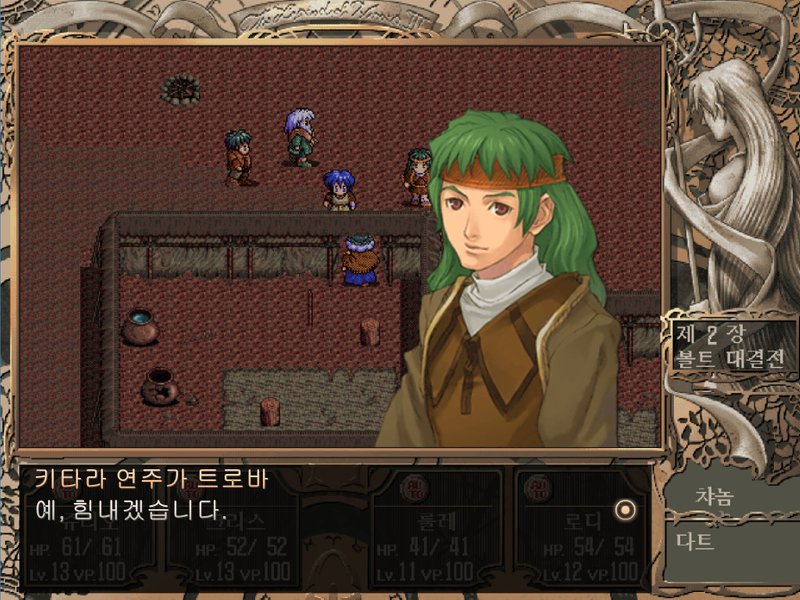Click the round dialogue continue indicator
The image size is (800, 600).
coord(626,509)
